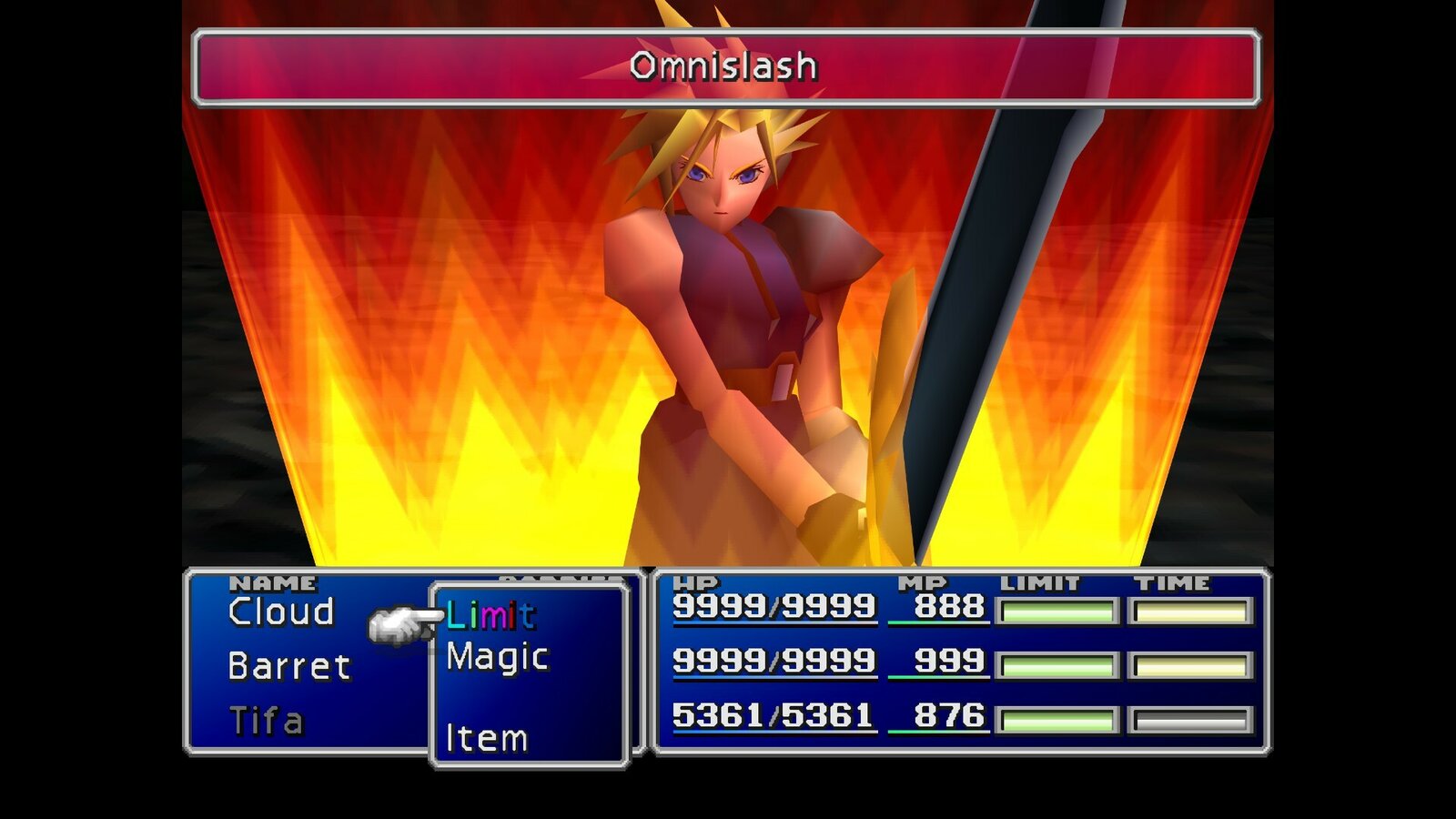Open the Magic command menu
The width and height of the screenshot is (1456, 819).
point(496,657)
